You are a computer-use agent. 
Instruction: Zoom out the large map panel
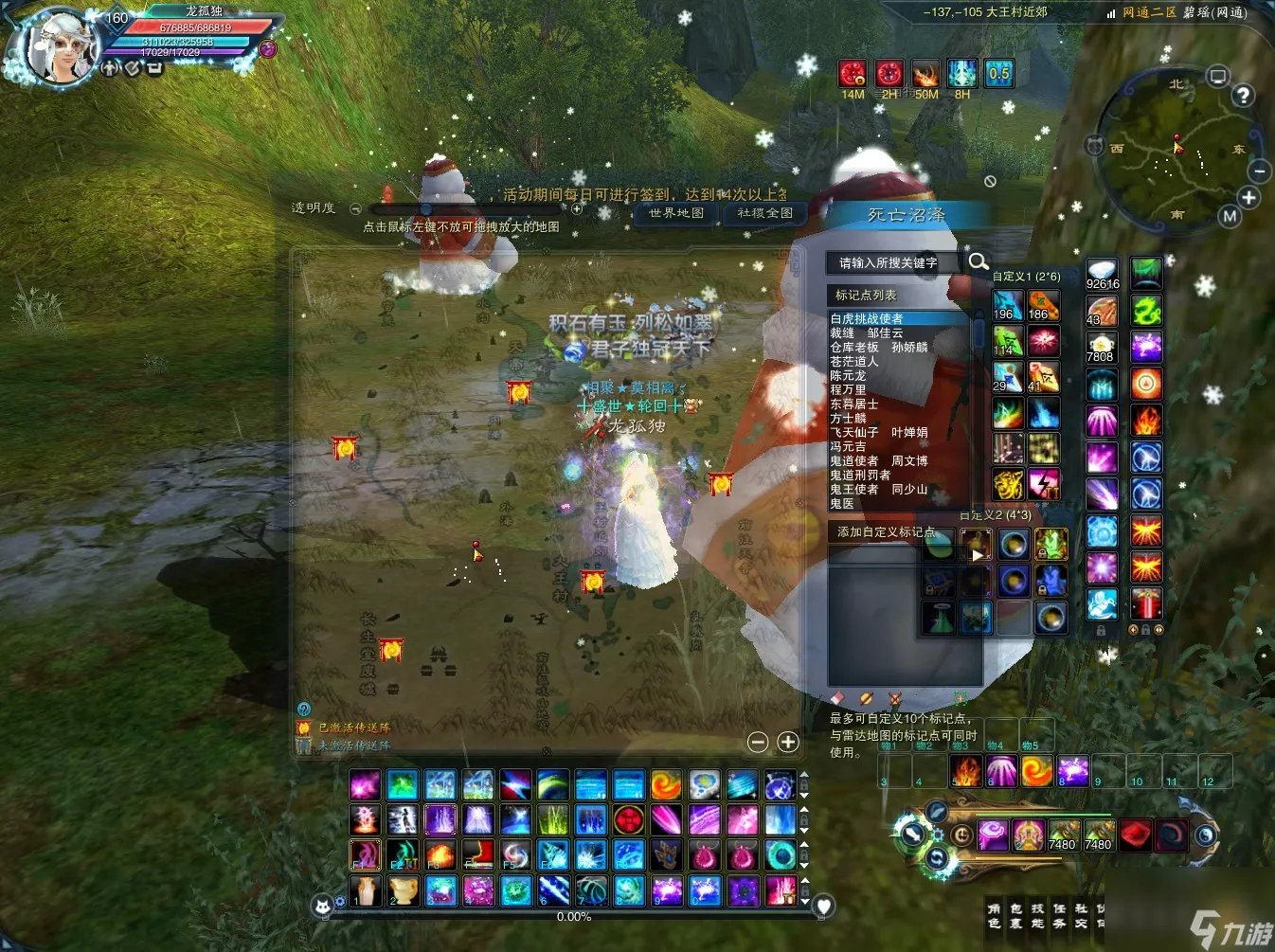(758, 742)
